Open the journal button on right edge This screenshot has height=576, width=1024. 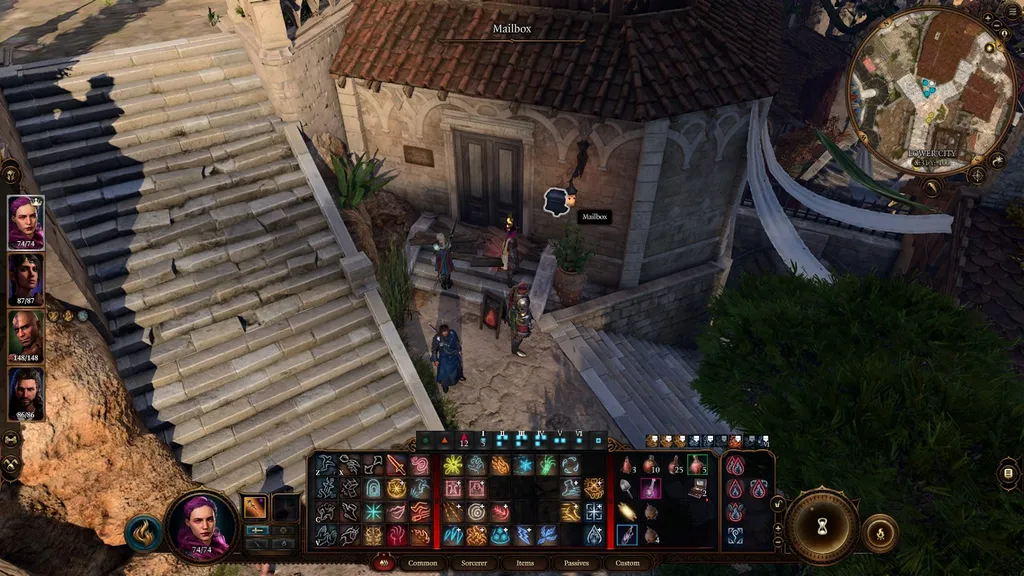pos(1008,473)
